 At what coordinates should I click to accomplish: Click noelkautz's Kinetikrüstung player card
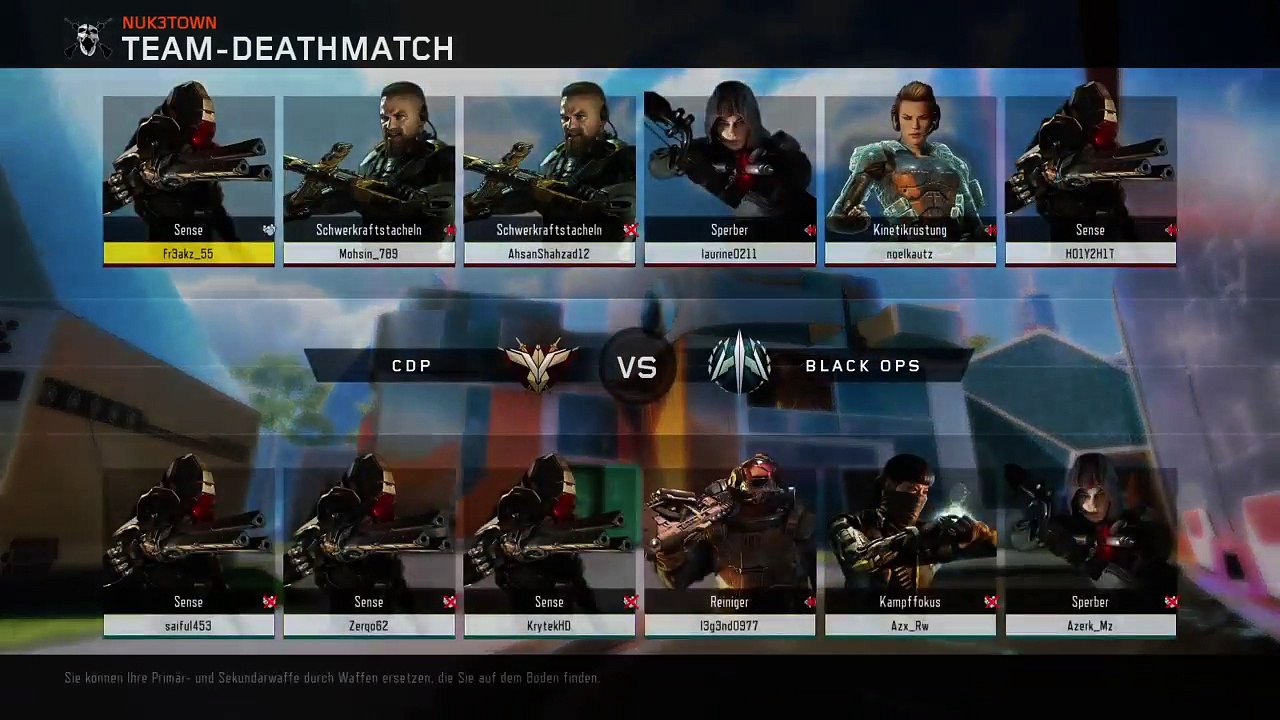(910, 180)
